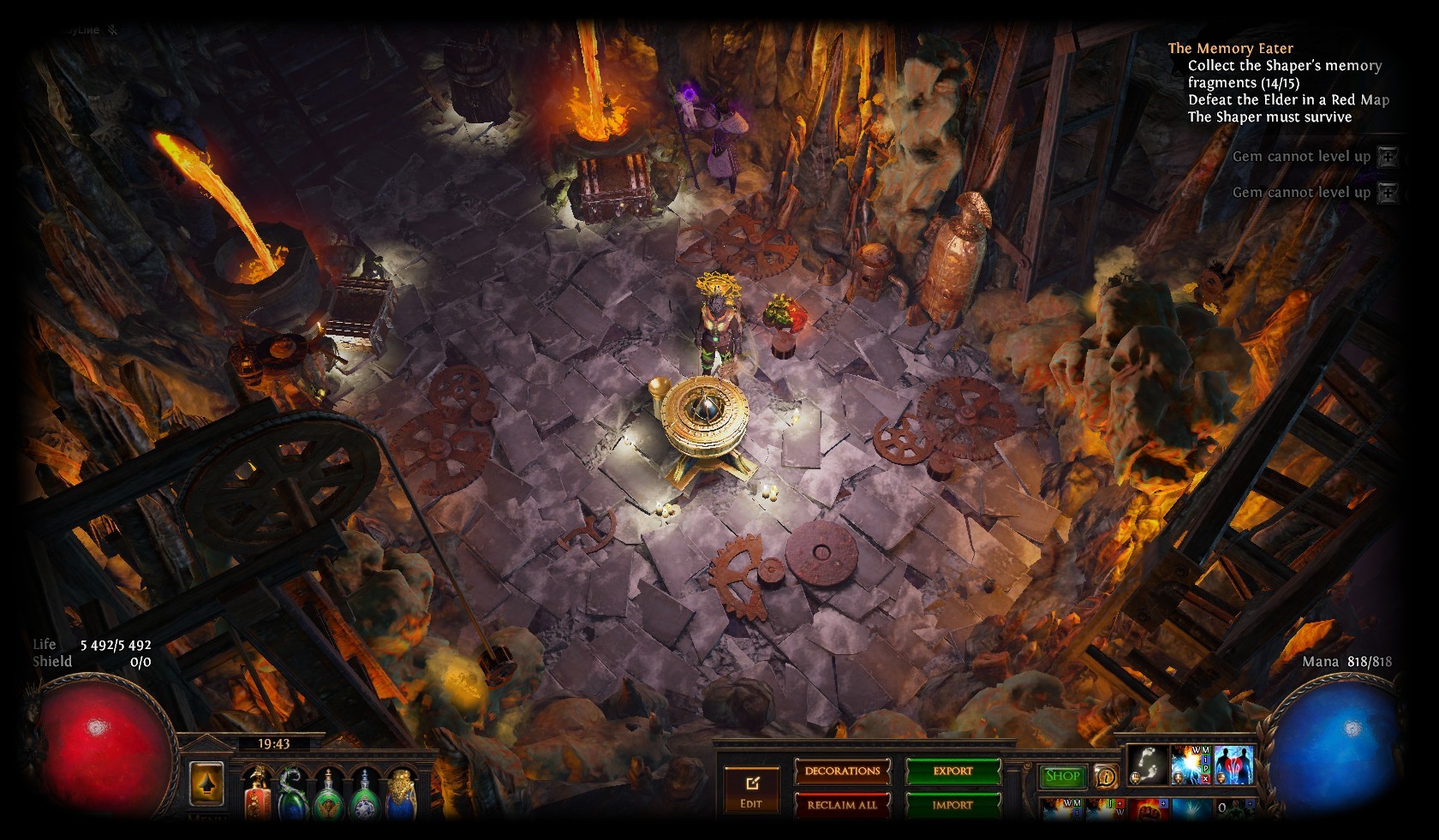Screen dimensions: 1439x840
Task: Import a hideout layout
Action: (952, 805)
